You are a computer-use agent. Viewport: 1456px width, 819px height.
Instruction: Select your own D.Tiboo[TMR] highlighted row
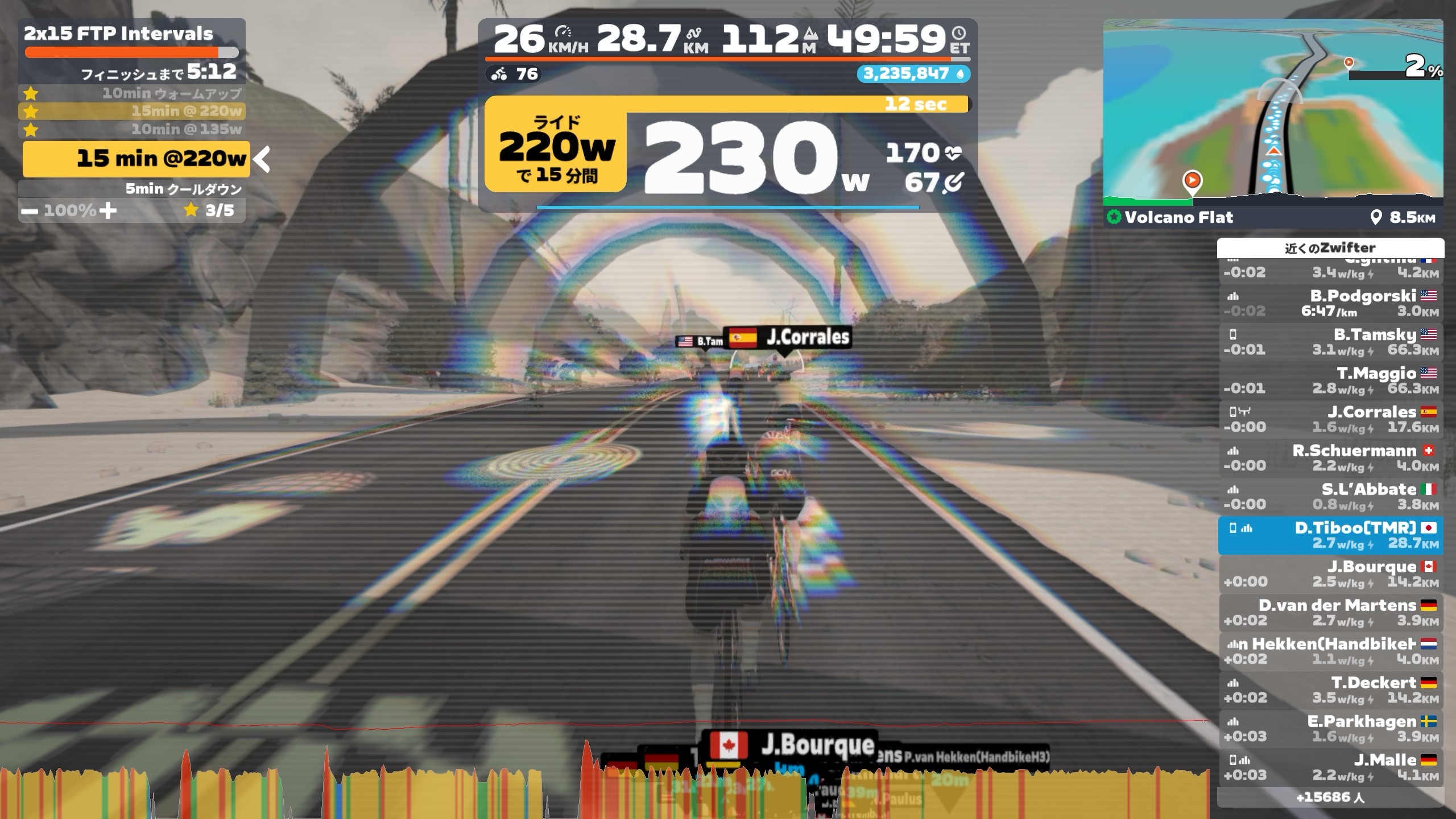(1330, 535)
